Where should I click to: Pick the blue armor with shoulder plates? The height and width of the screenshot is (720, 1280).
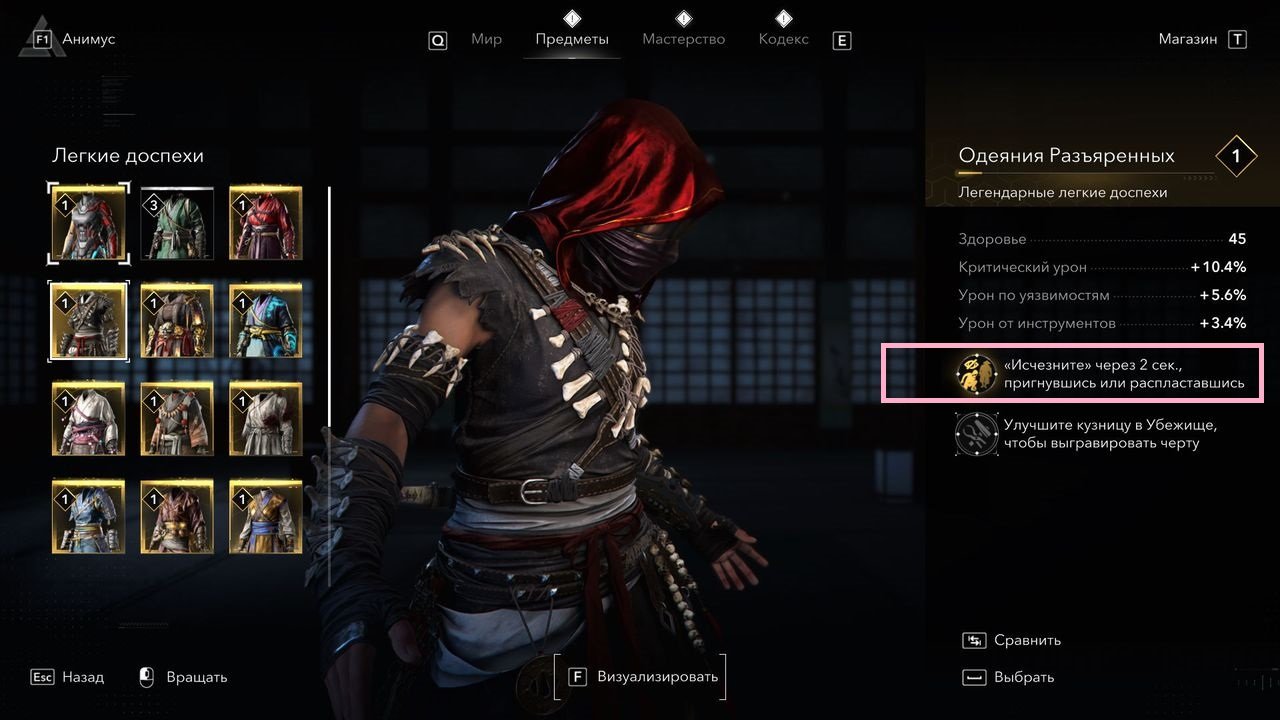click(89, 516)
